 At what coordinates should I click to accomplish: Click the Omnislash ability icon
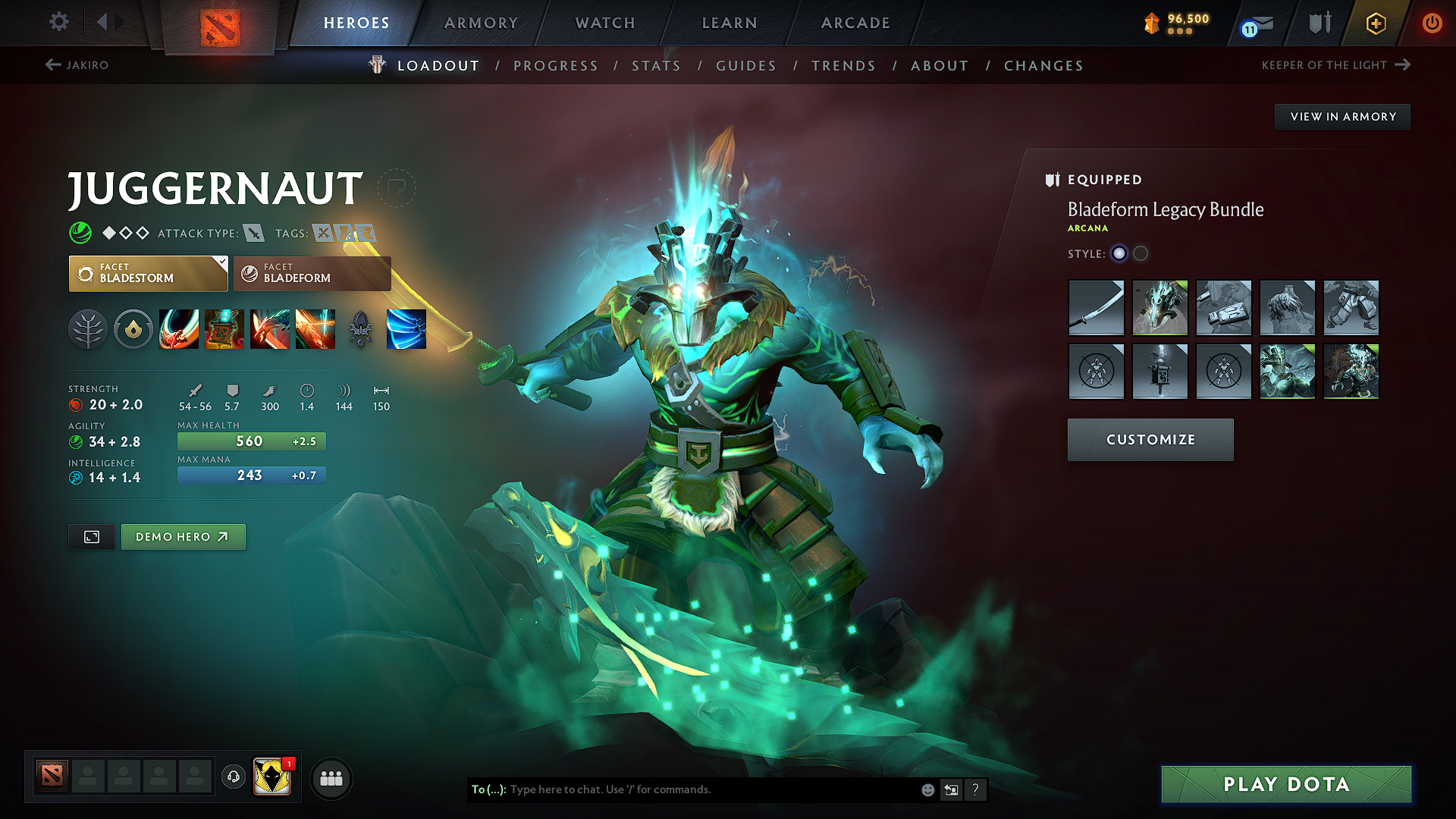point(315,329)
